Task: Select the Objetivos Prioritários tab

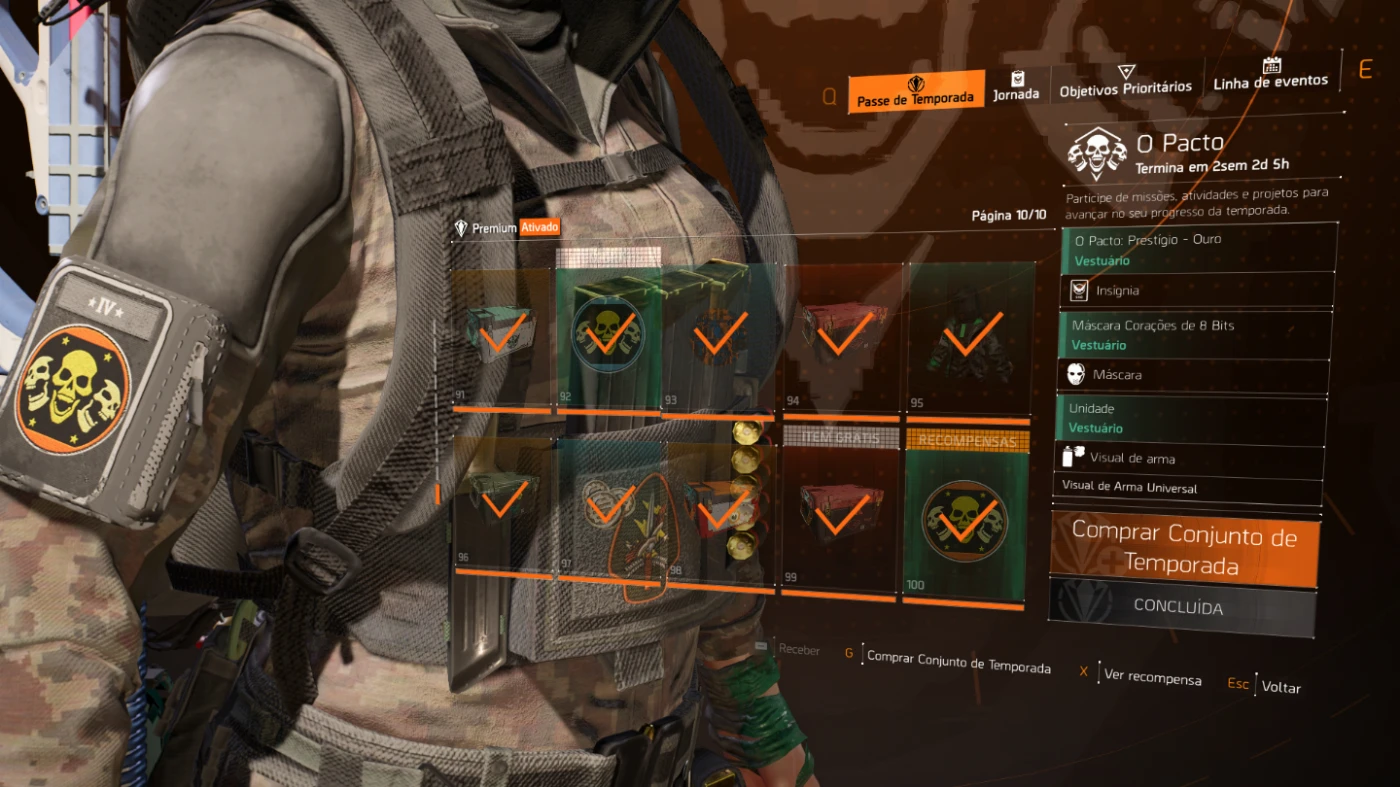Action: tap(1125, 82)
